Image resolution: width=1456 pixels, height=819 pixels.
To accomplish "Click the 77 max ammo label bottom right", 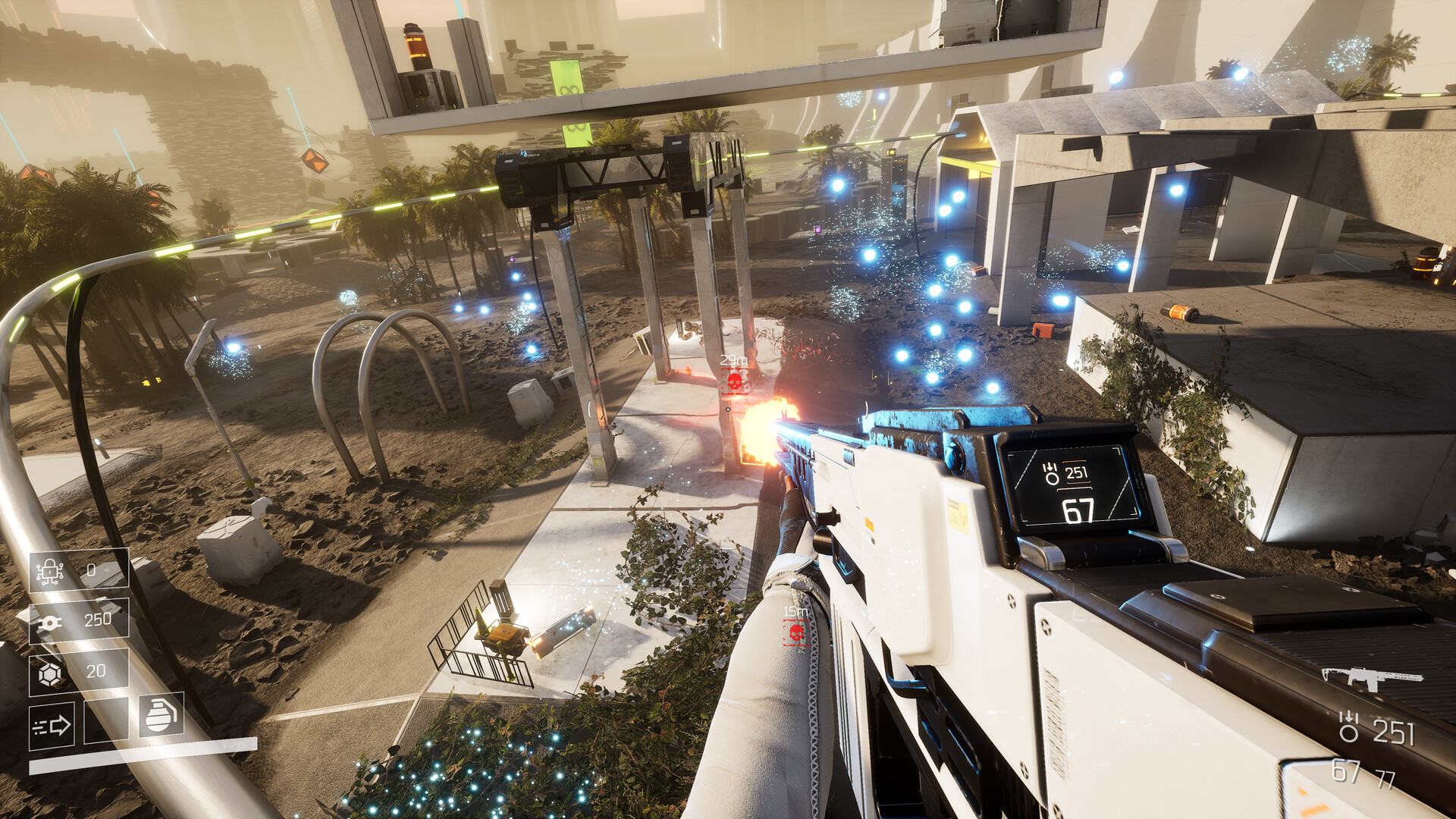I will (1385, 778).
